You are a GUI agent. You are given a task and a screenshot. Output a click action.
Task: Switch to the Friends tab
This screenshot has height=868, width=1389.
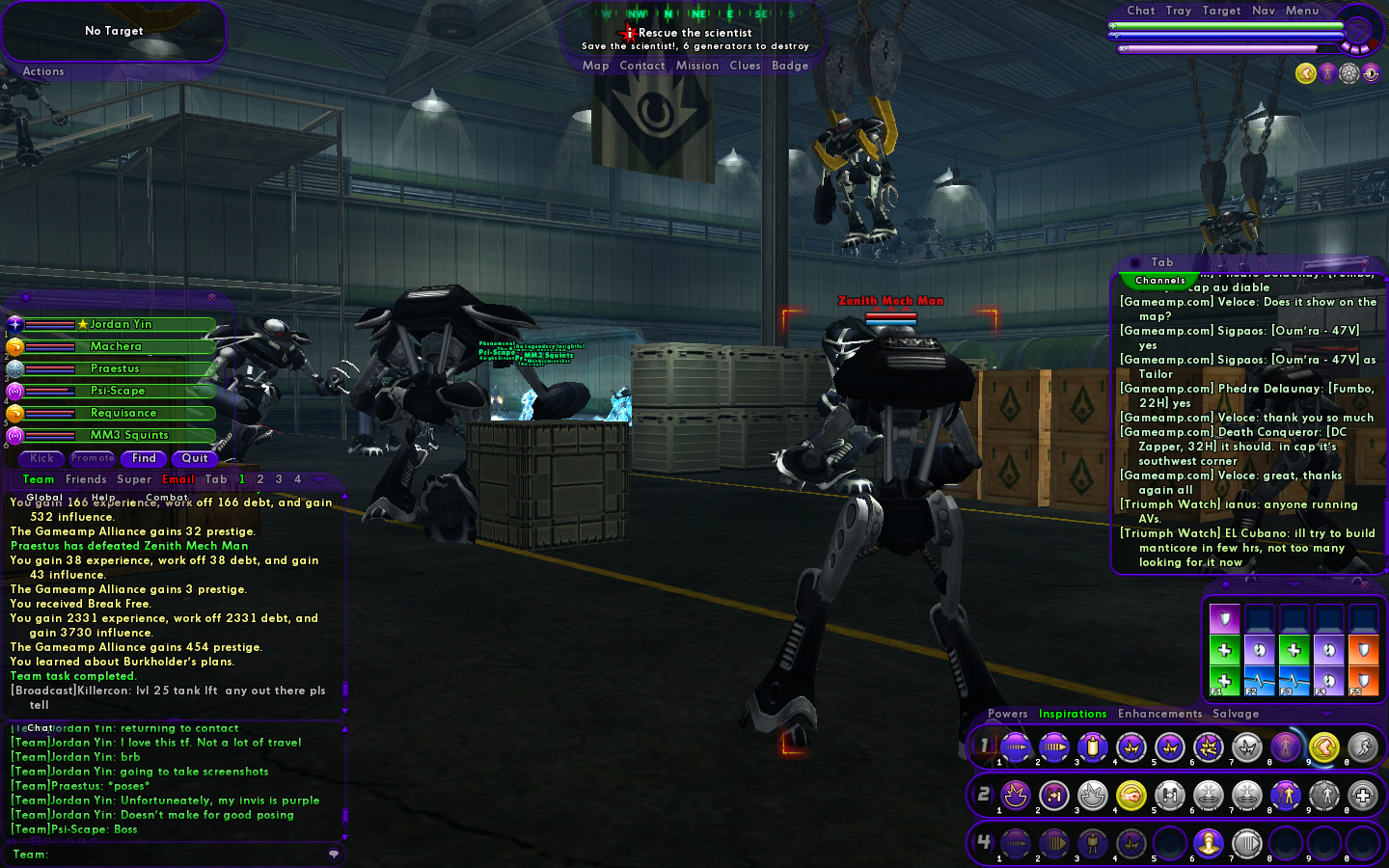[86, 479]
